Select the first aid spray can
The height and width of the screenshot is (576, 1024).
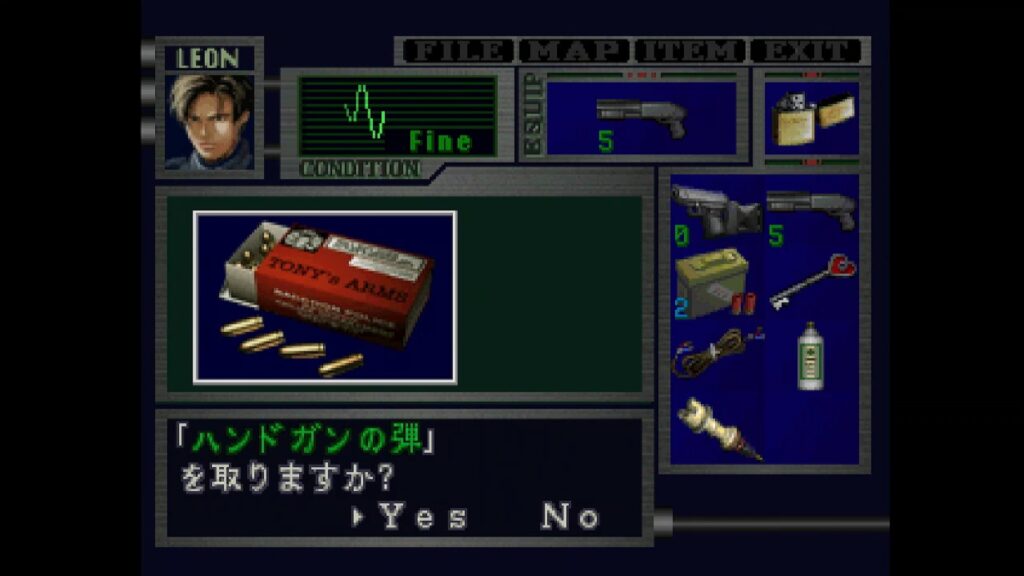(x=811, y=356)
